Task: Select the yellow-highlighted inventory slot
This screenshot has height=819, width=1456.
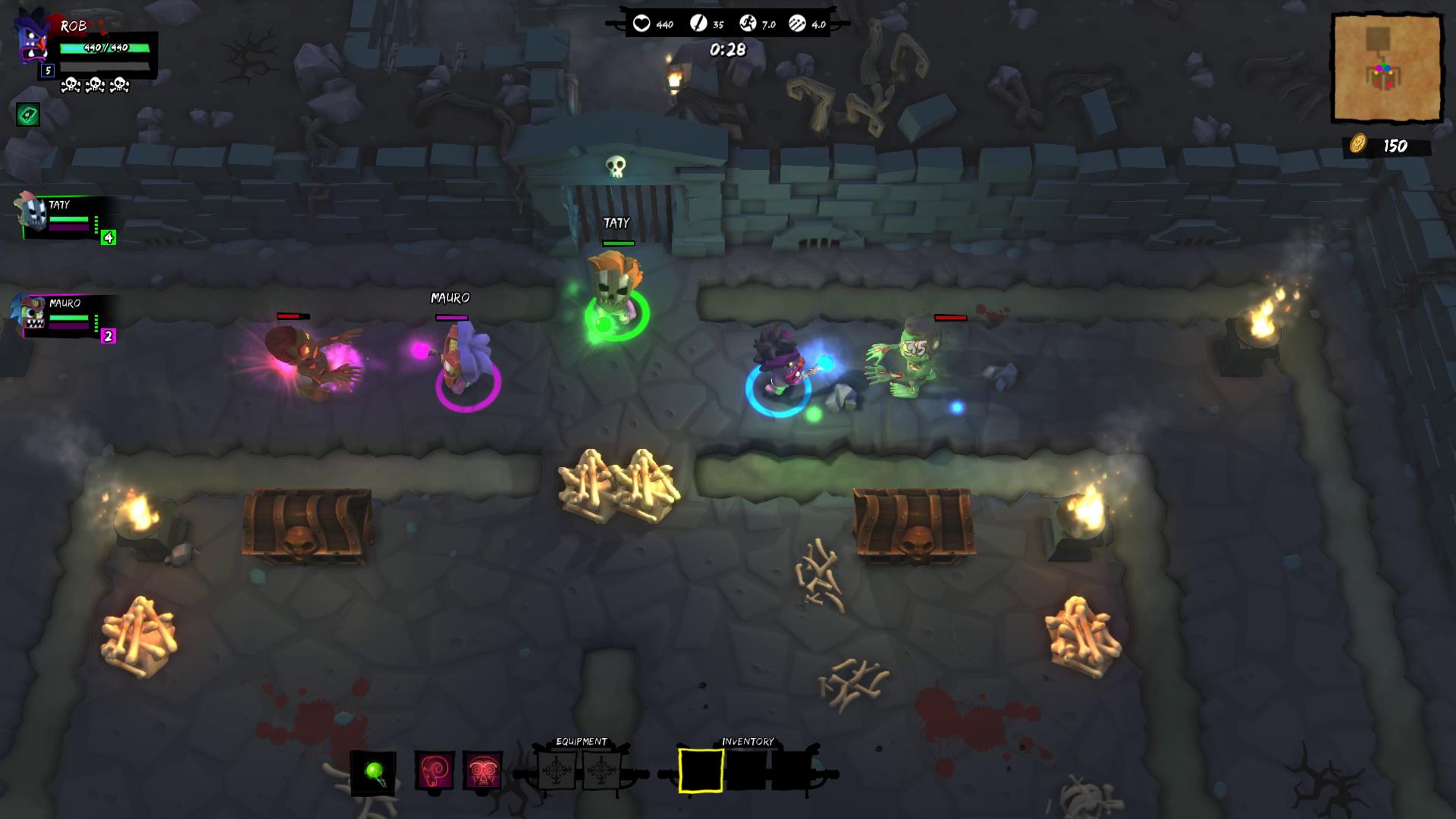Action: [x=701, y=770]
